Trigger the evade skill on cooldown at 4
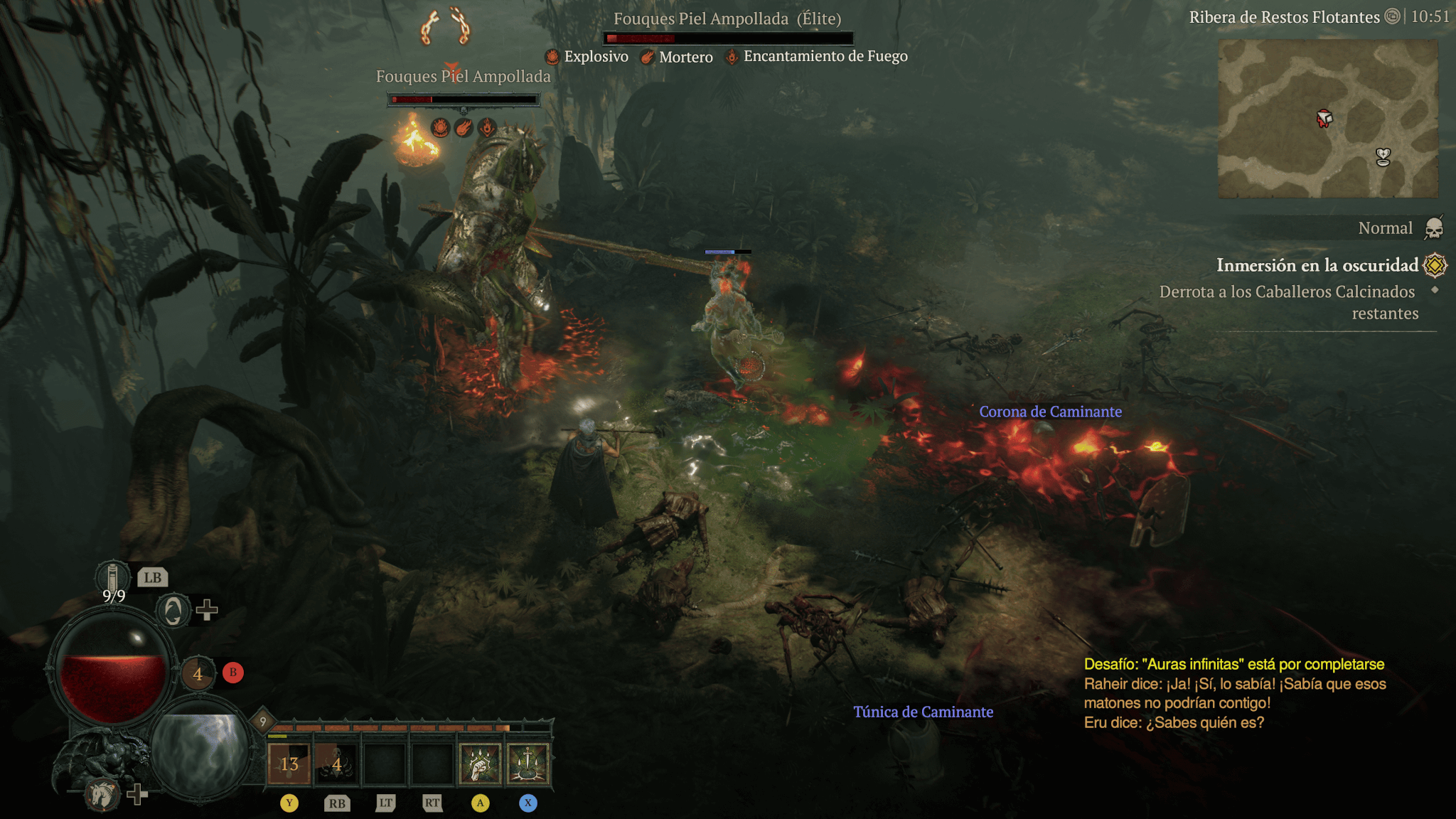 coord(198,673)
